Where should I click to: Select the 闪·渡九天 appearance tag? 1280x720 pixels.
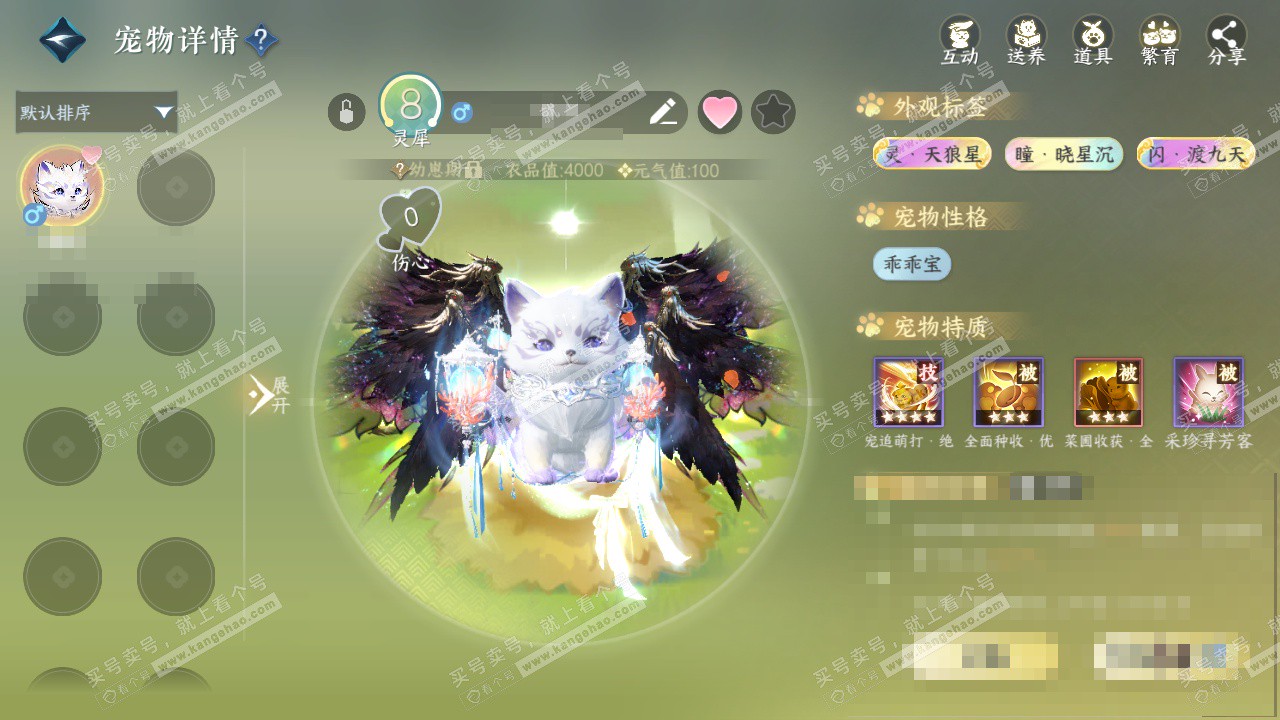pos(1196,154)
